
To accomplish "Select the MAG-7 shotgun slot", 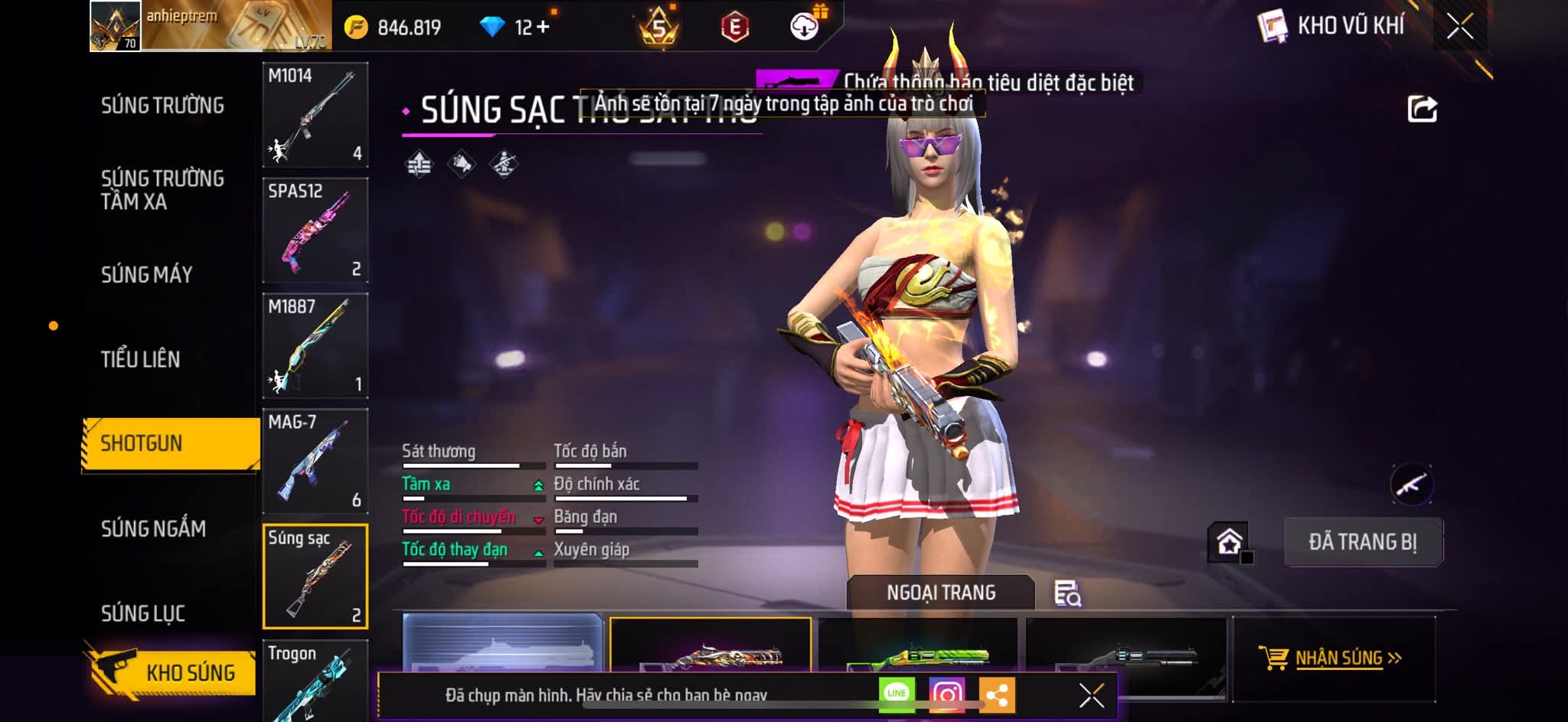I will 315,462.
